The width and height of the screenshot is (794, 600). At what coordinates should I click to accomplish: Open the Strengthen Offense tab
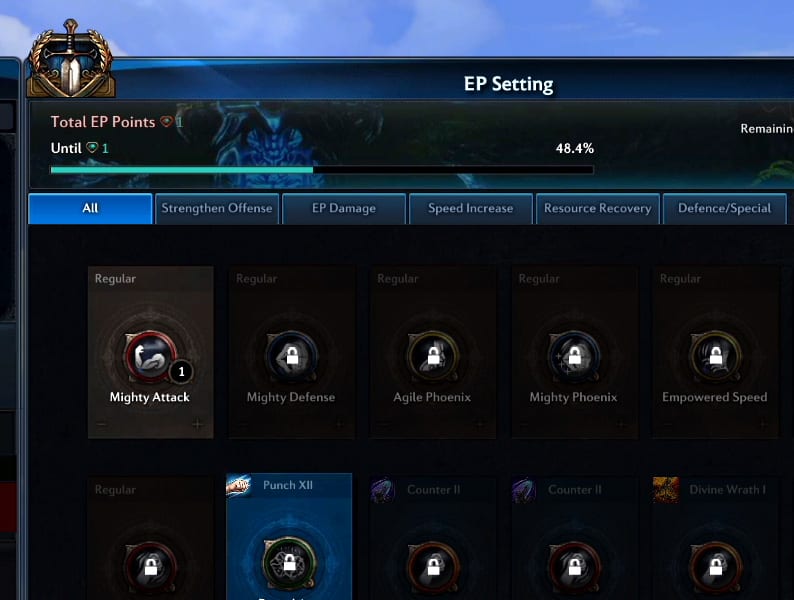click(x=217, y=208)
